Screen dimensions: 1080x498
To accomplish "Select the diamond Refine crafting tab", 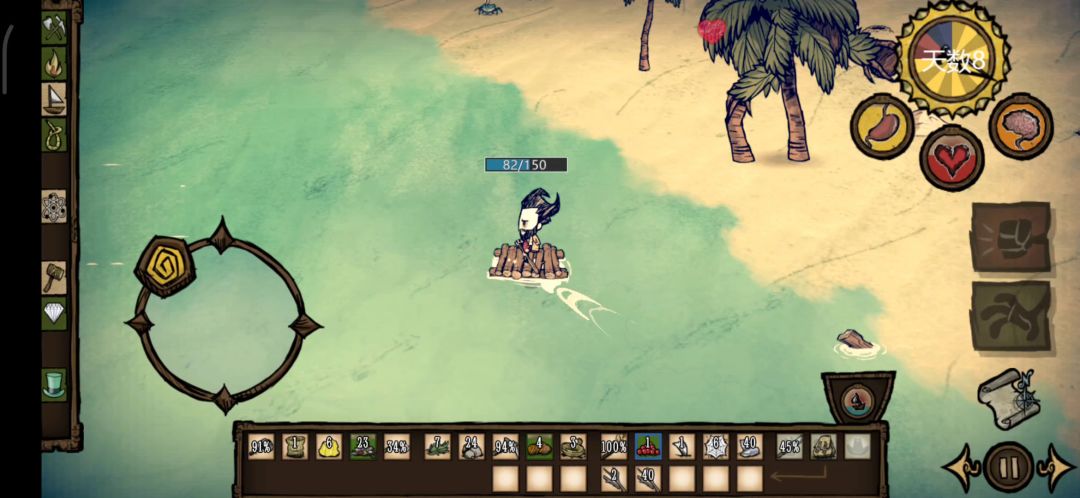I will coord(53,313).
